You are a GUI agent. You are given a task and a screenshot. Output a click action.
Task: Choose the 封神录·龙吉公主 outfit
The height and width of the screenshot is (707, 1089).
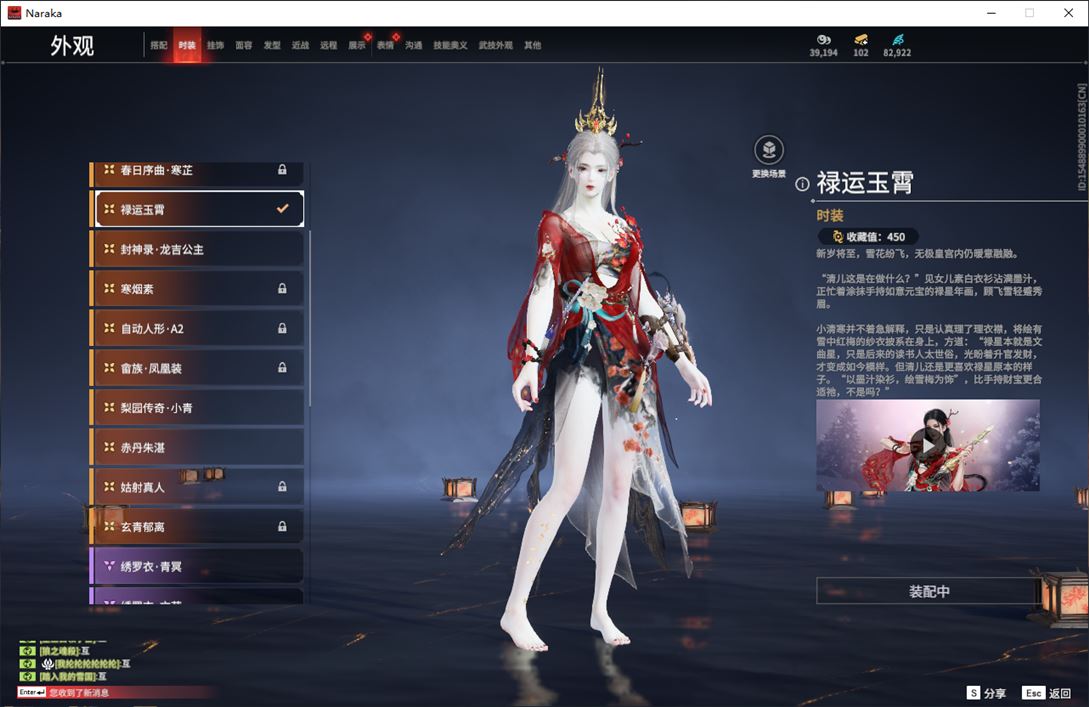pyautogui.click(x=197, y=249)
